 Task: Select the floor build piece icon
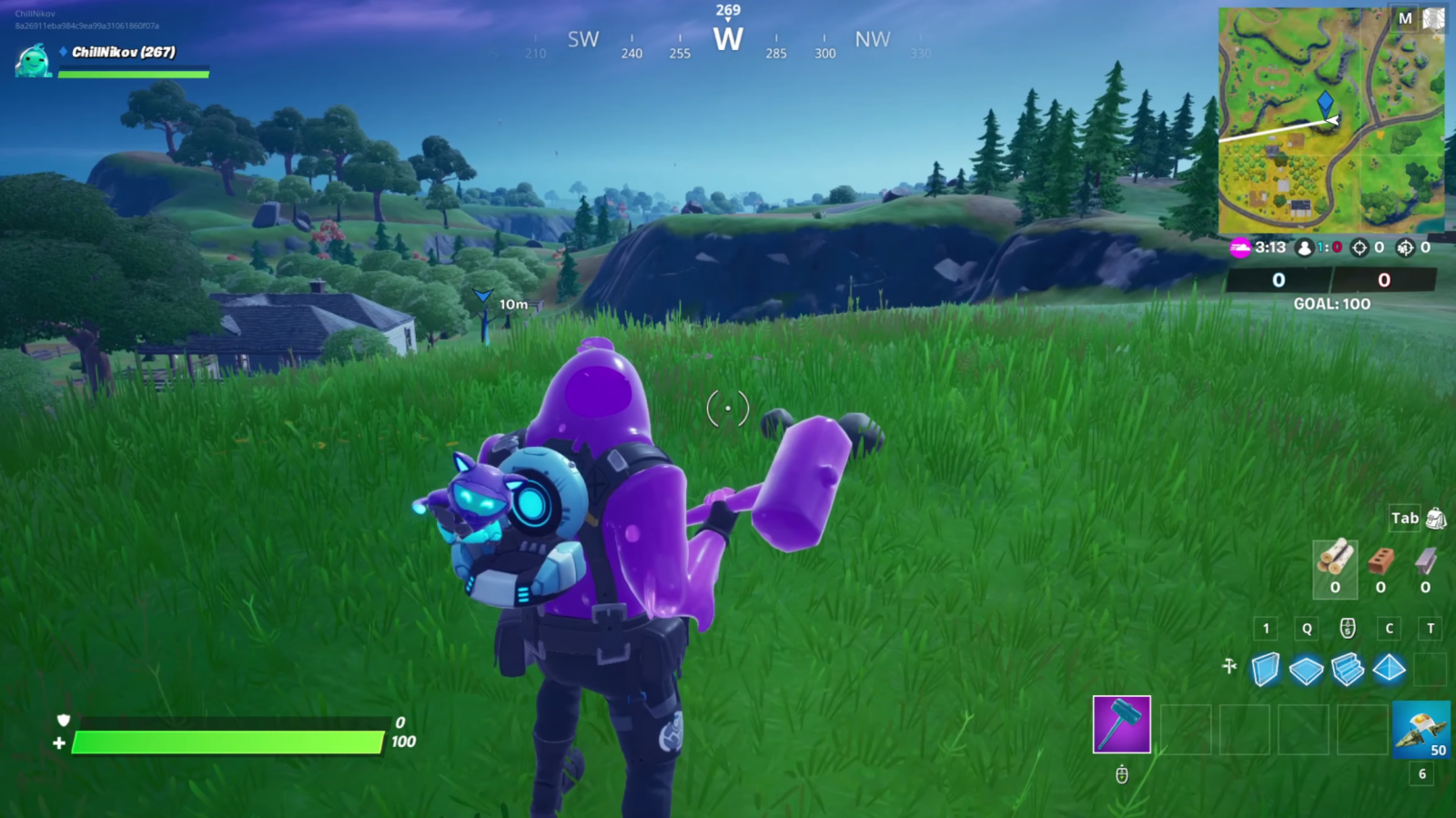point(1307,669)
